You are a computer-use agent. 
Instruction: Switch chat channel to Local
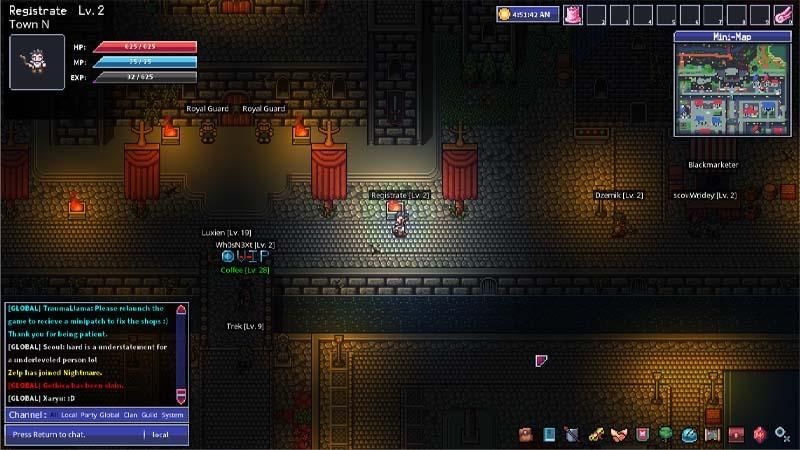(x=69, y=414)
